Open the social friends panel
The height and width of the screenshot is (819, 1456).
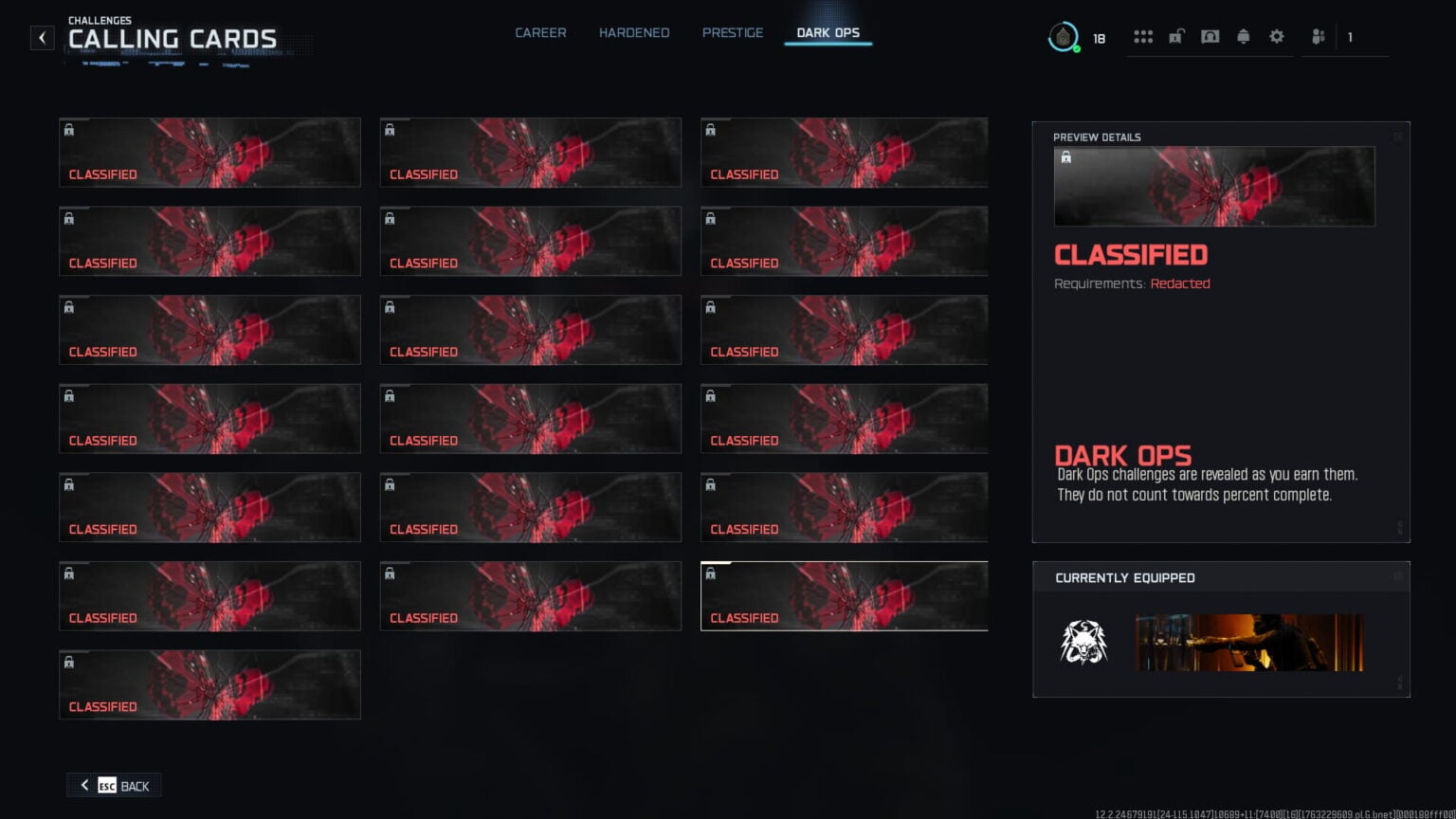point(1318,36)
